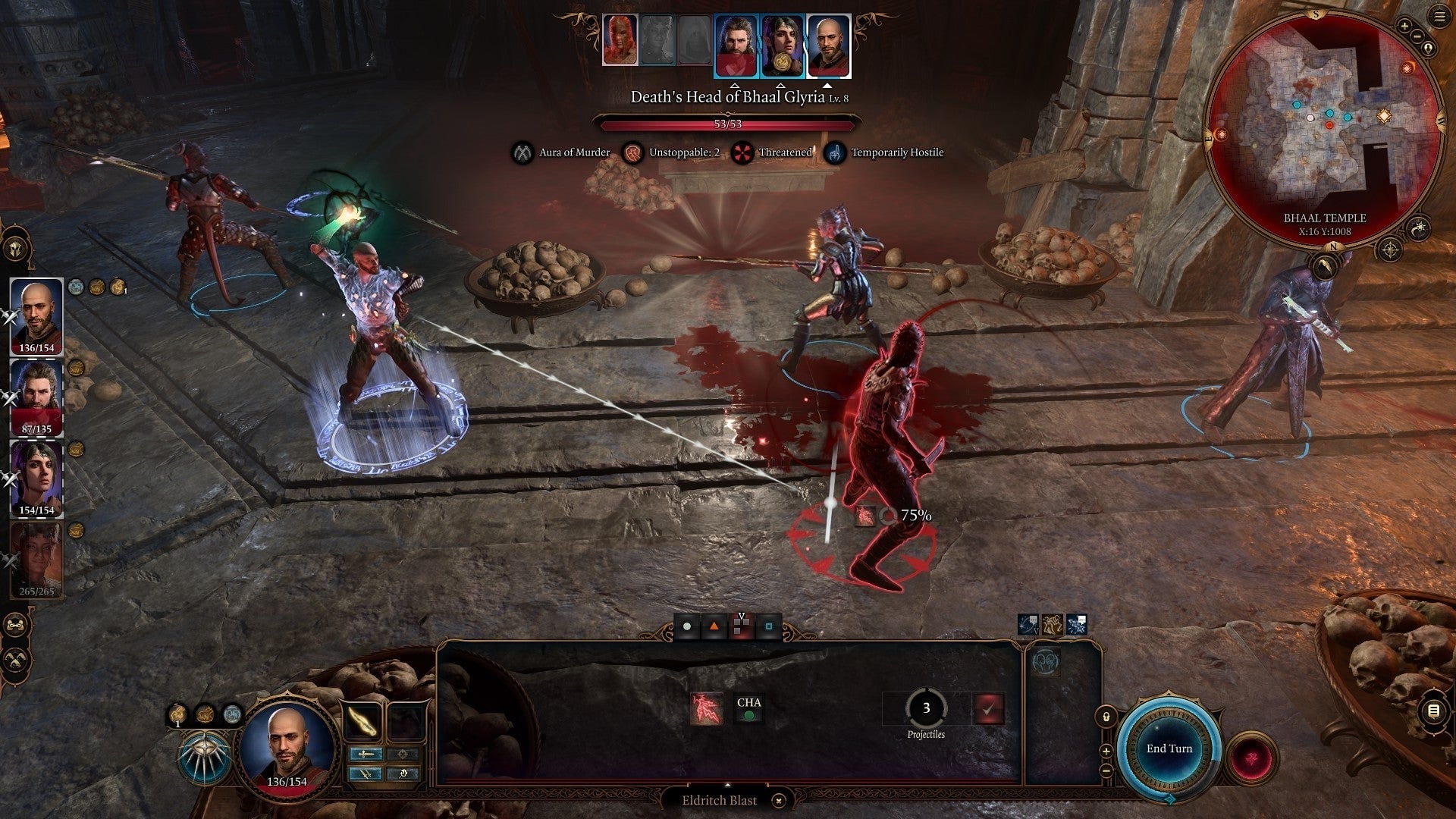Confirm with the checkmark beside the Projectiles counter
1456x819 pixels.
pyautogui.click(x=989, y=709)
